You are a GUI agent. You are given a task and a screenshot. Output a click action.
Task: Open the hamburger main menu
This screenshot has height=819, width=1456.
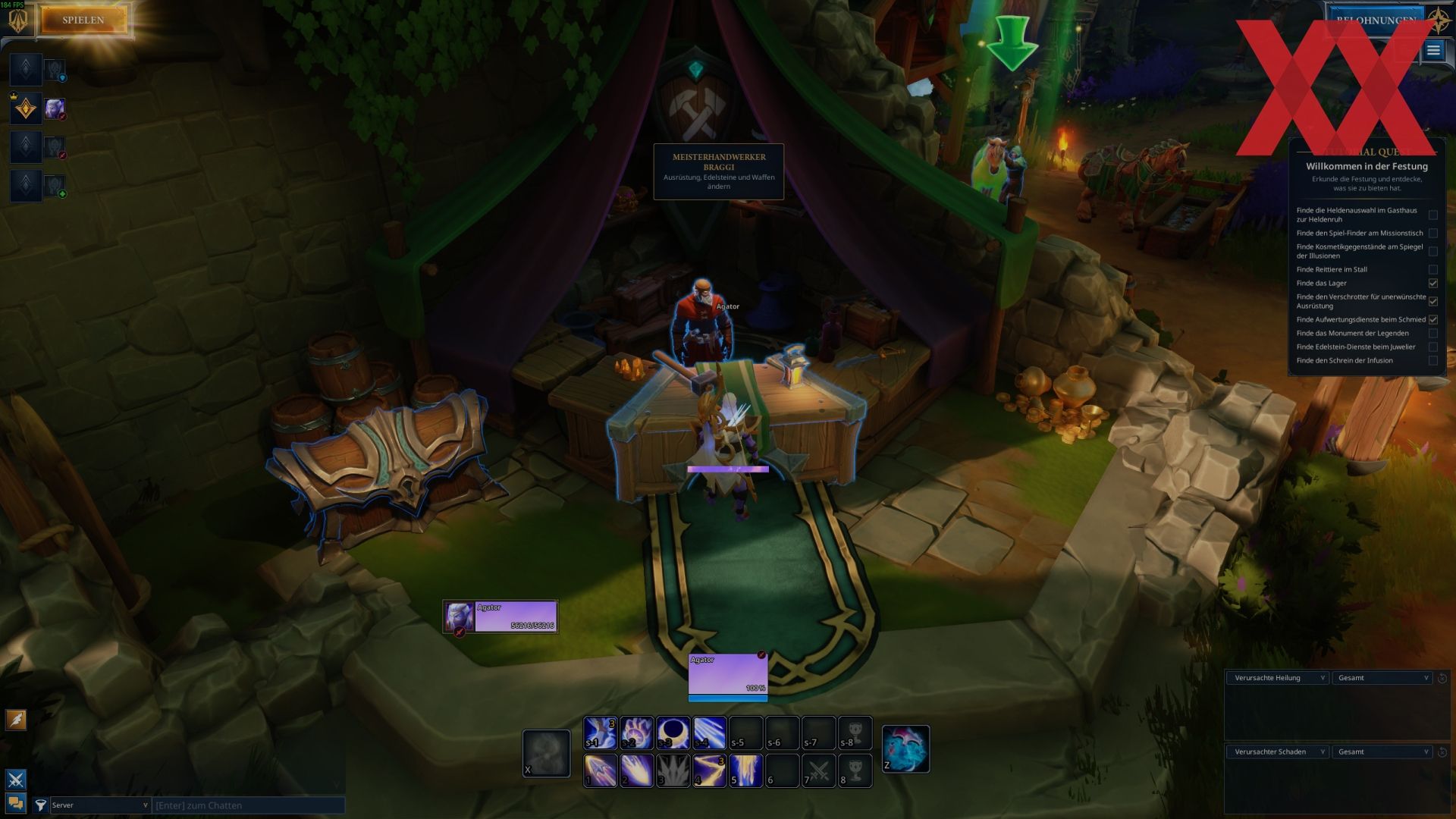click(x=1432, y=51)
